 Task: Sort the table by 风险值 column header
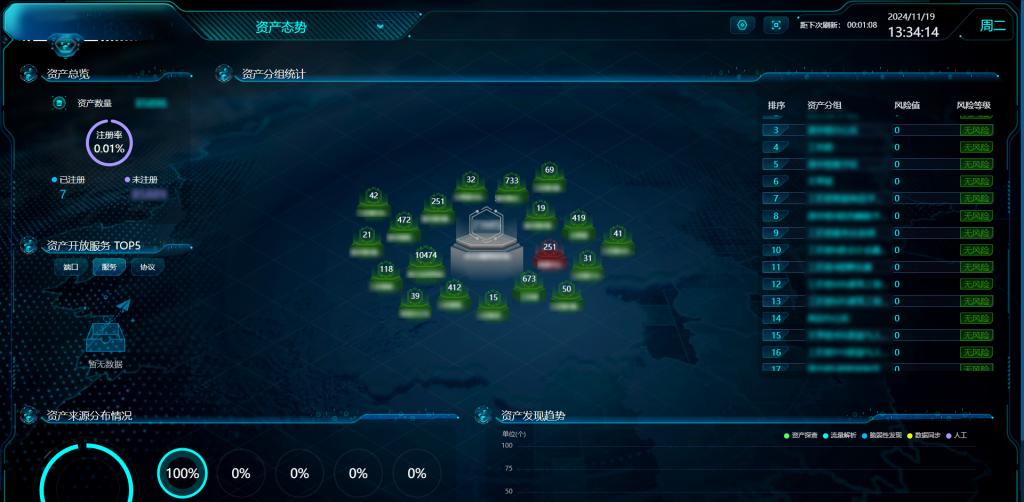point(906,105)
